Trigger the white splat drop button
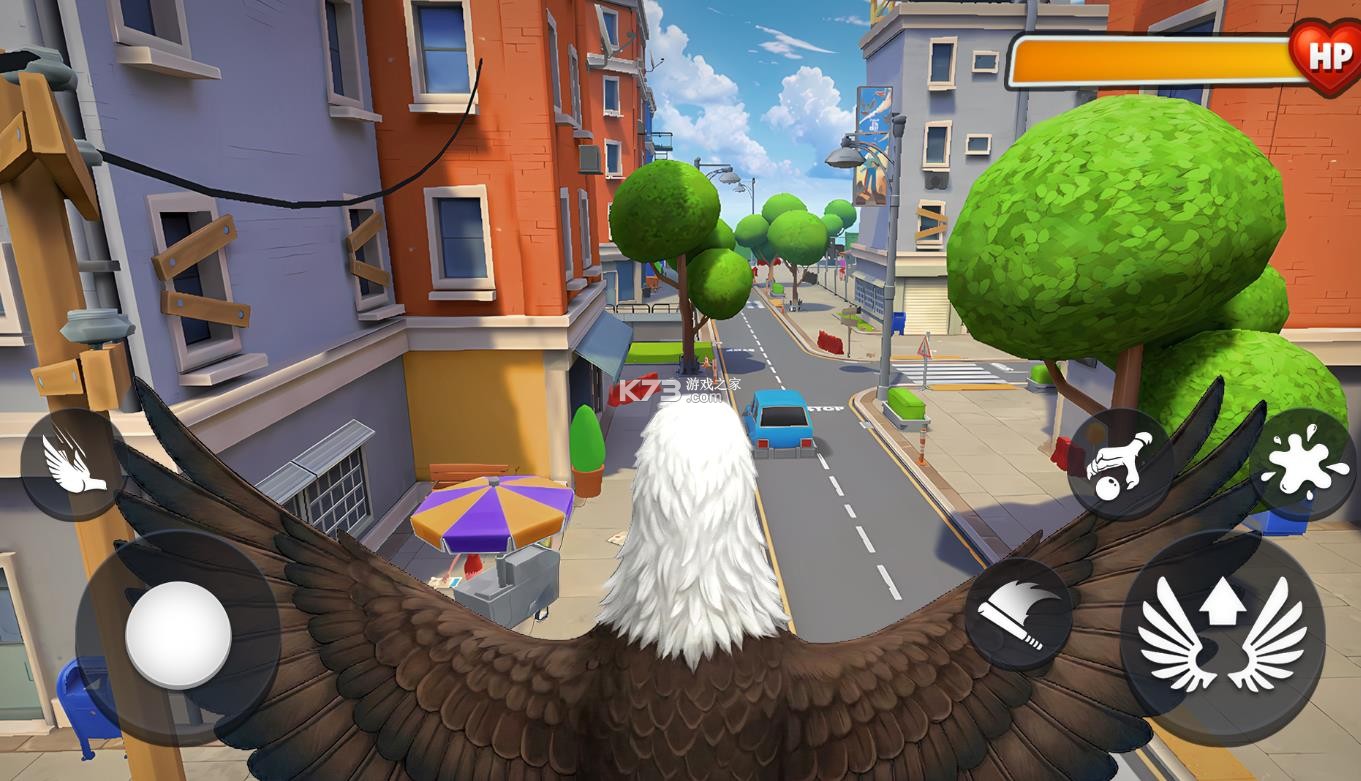The height and width of the screenshot is (781, 1361). [1301, 463]
